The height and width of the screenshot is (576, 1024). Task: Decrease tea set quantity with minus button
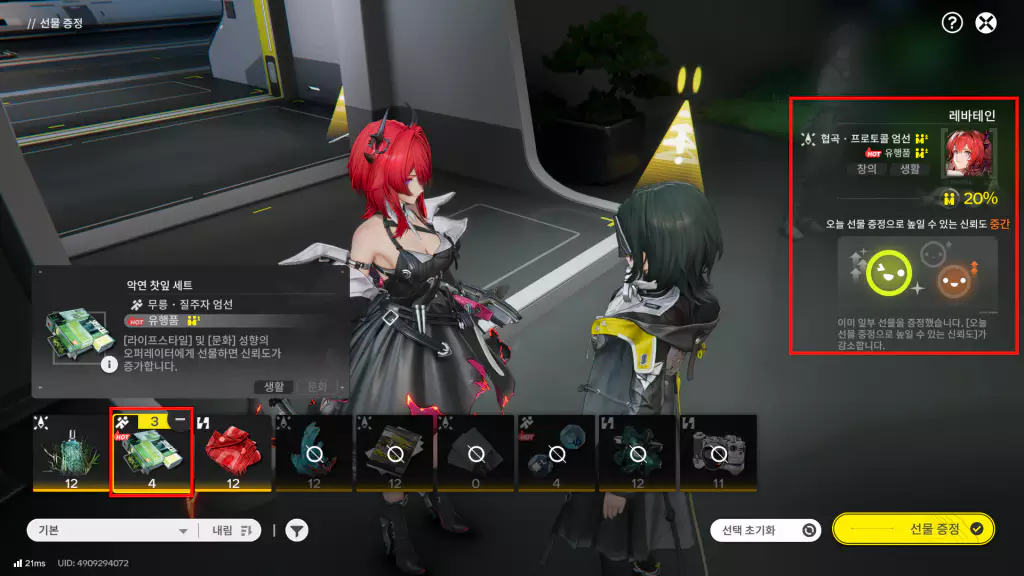coord(180,422)
